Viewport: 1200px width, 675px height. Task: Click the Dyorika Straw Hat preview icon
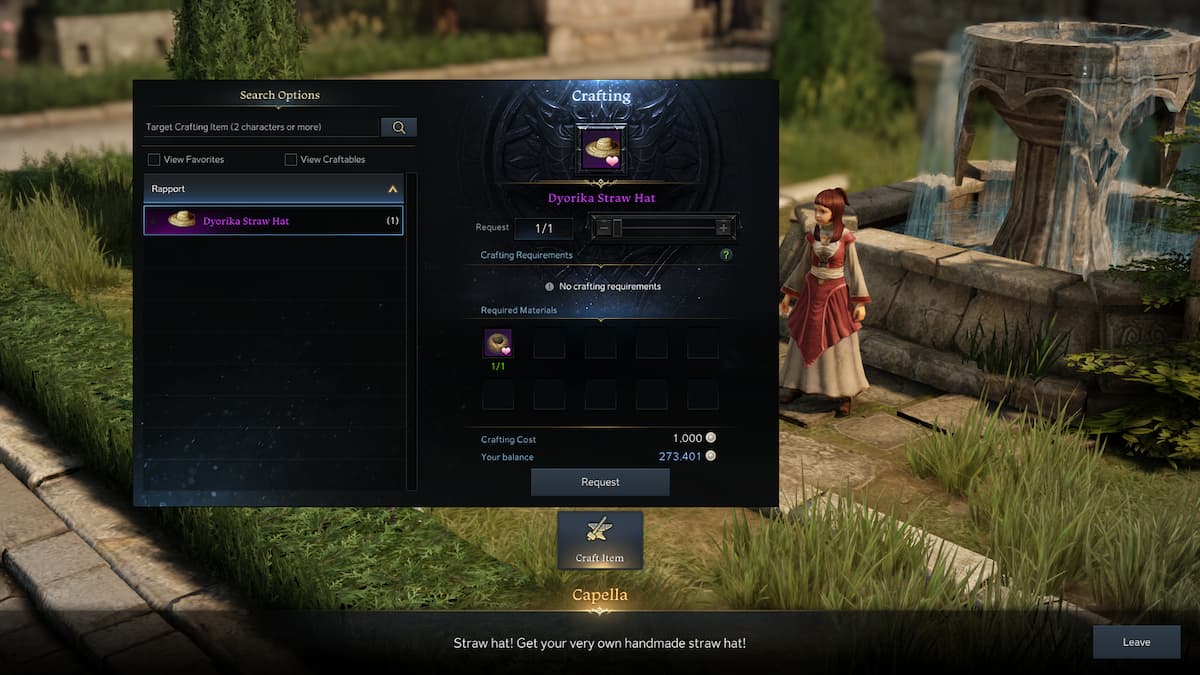point(601,149)
